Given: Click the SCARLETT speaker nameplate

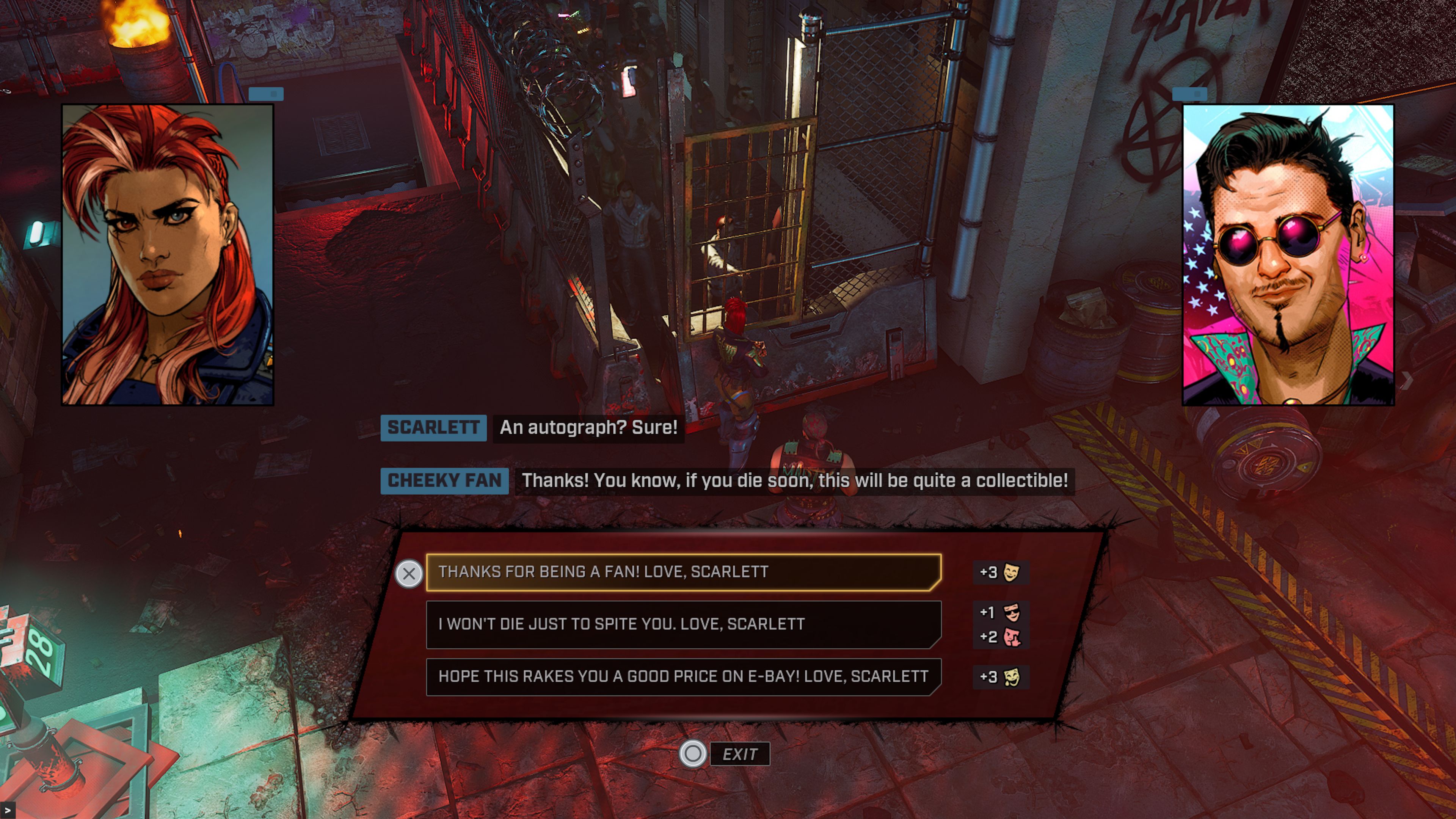Looking at the screenshot, I should (433, 428).
